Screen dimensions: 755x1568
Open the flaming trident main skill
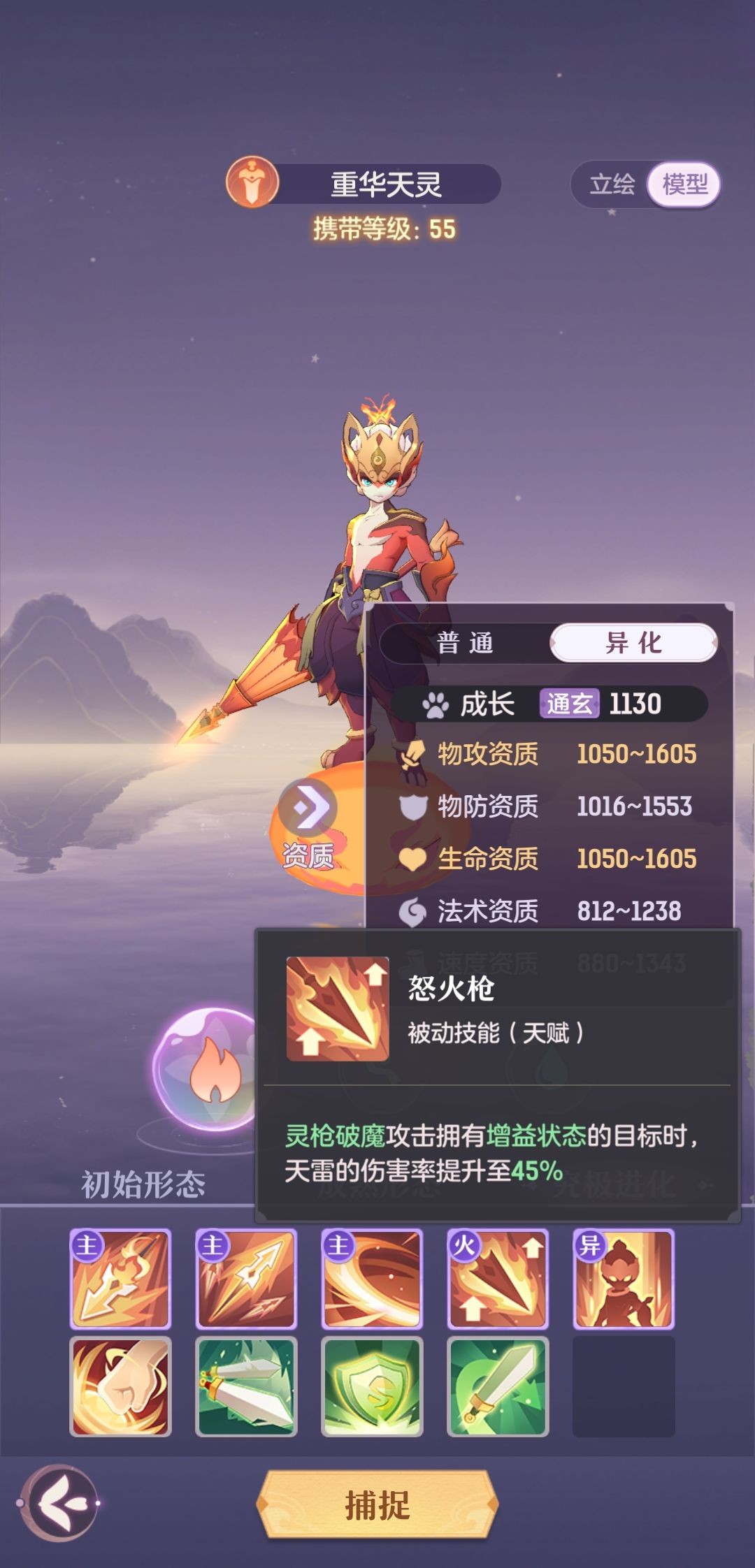click(120, 1279)
